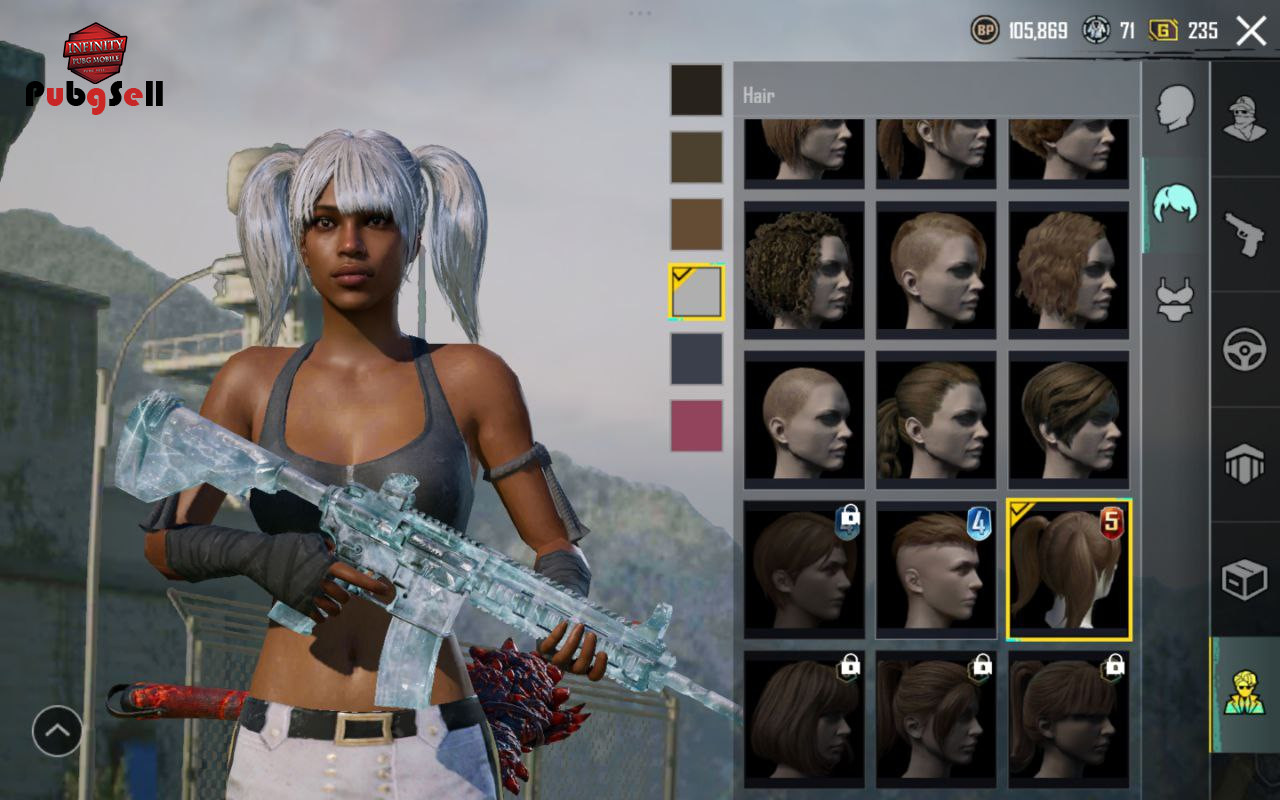Choose the undercut hairstyle with badge 4

coord(936,570)
